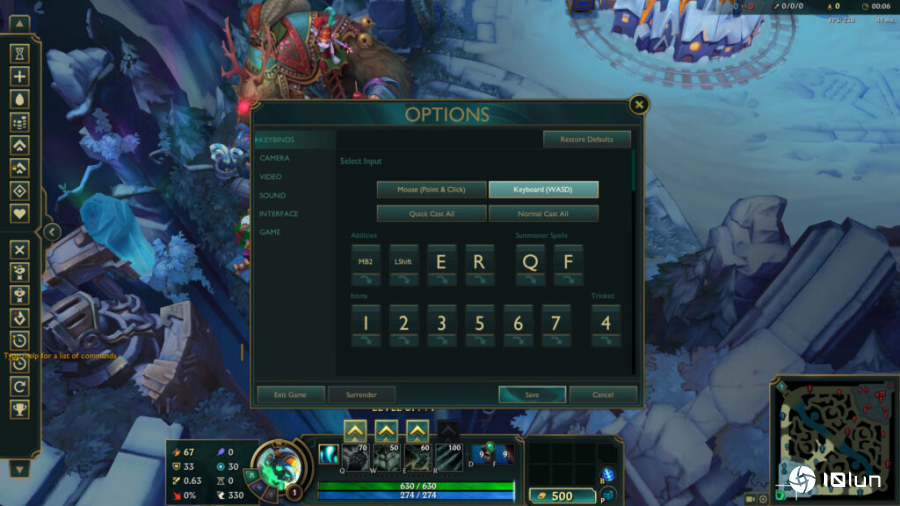The image size is (900, 506).
Task: Change the summoner spell Q keybind
Action: (530, 263)
